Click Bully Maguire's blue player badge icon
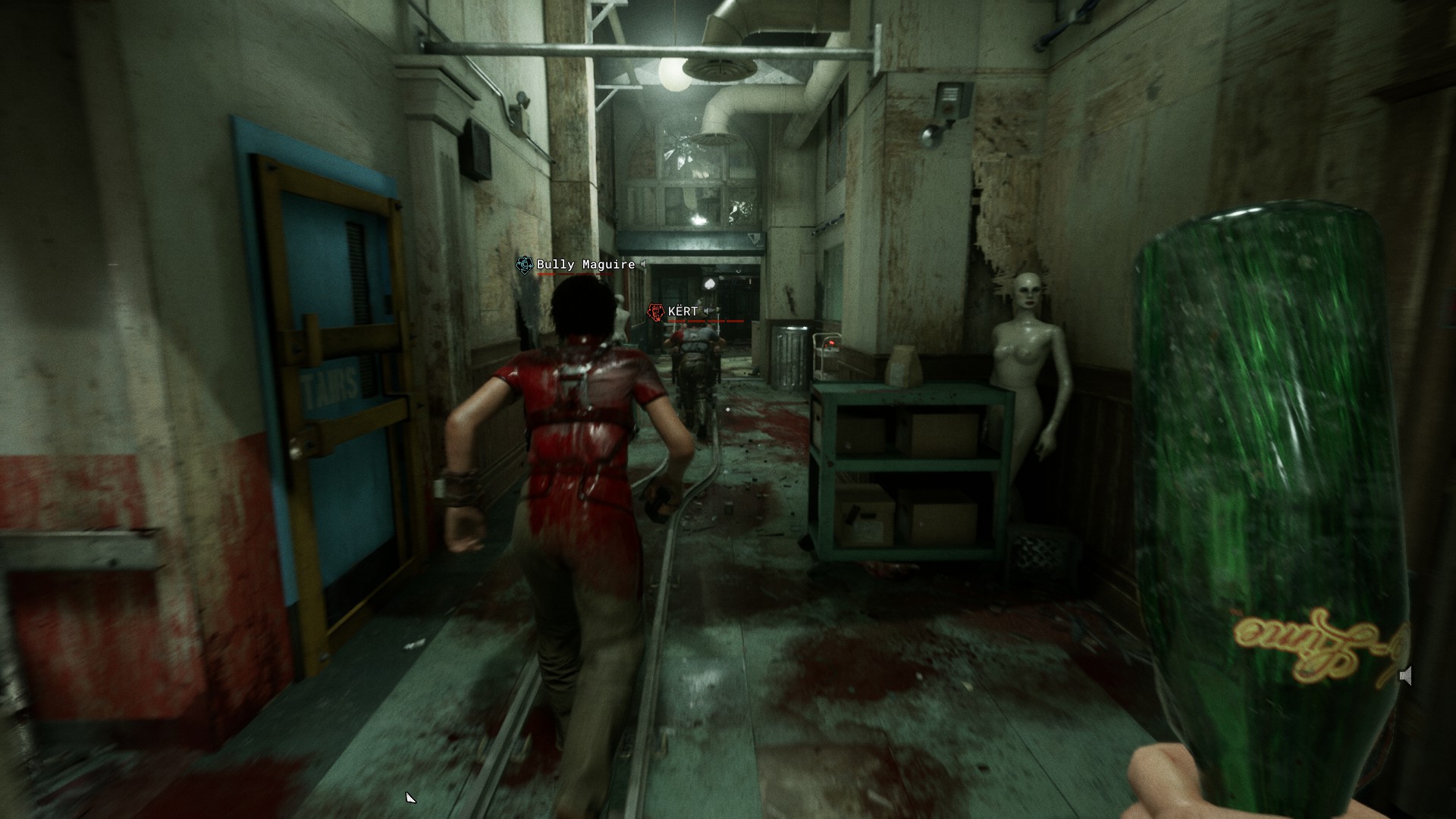The width and height of the screenshot is (1456, 819). 524,265
